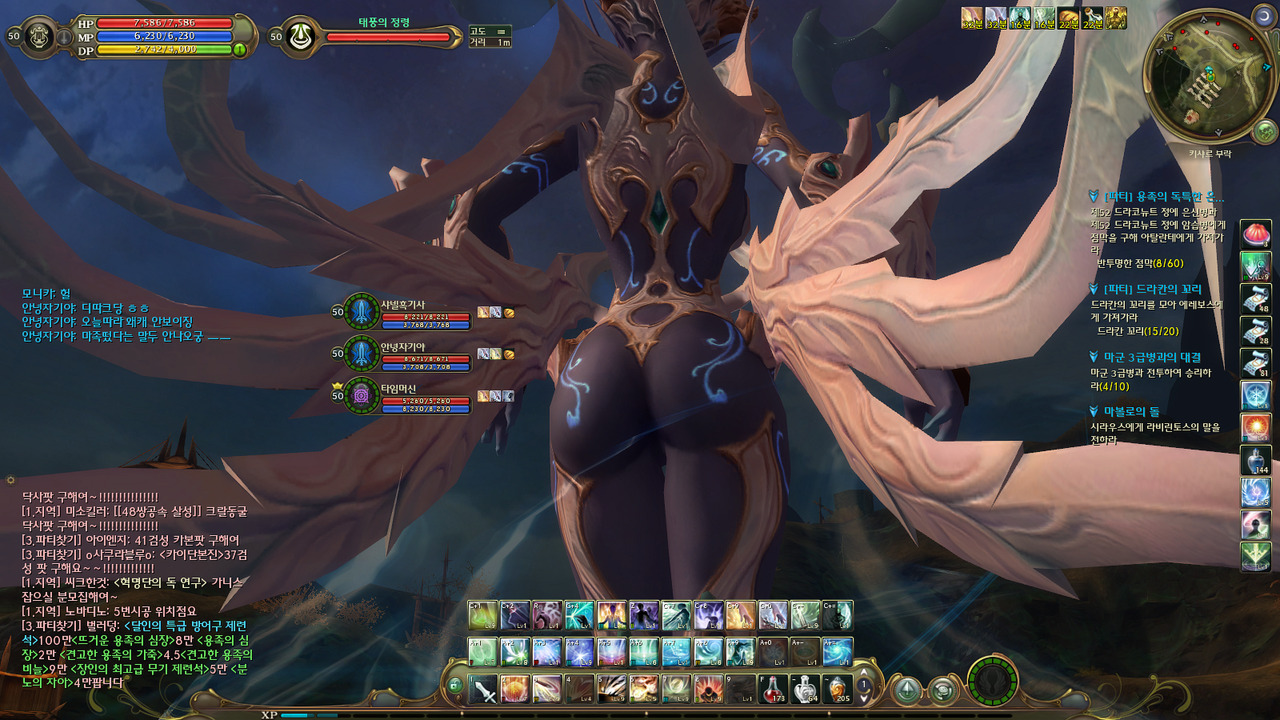Use the red jelly food item
Screen dimensions: 1280x720
pos(1255,235)
